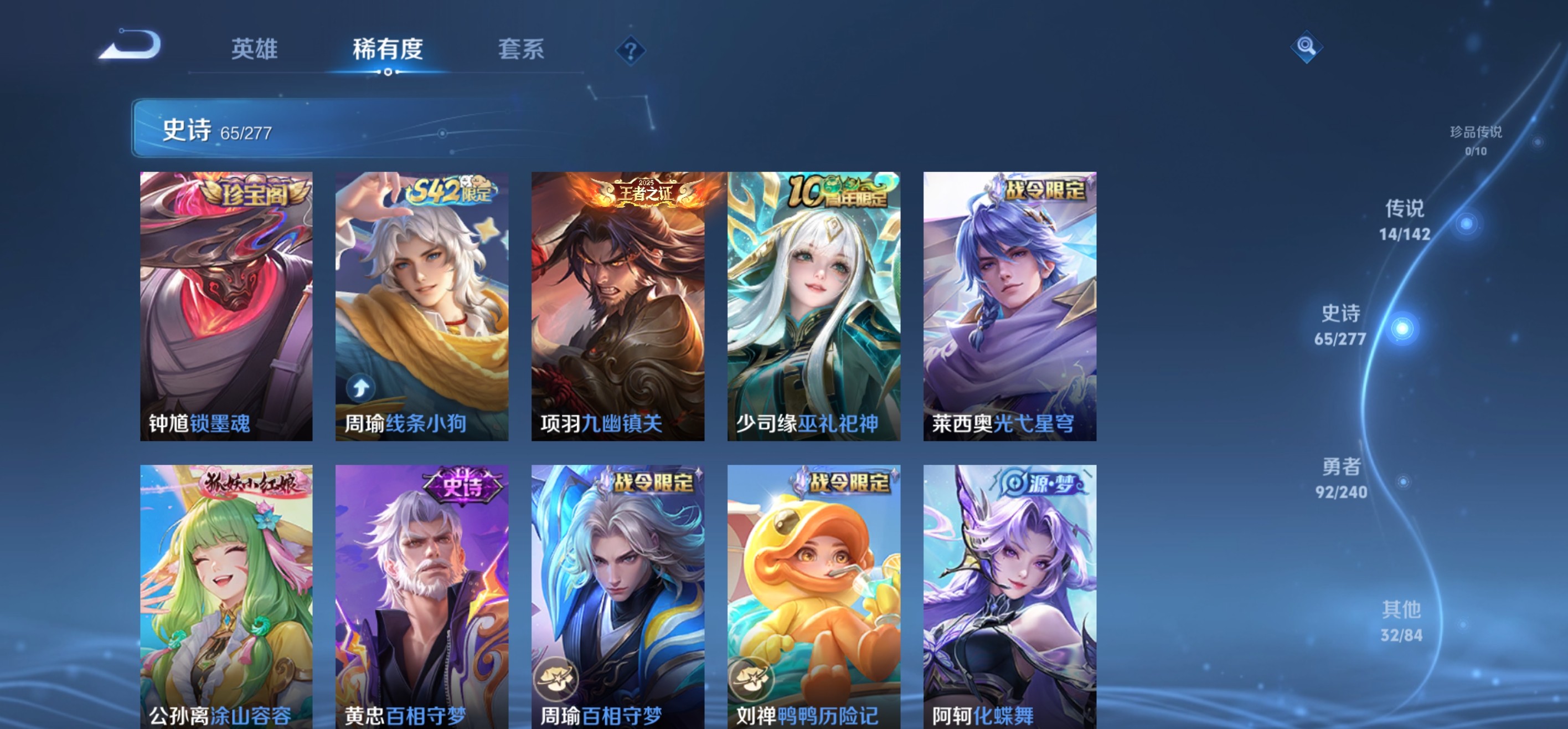Image resolution: width=1568 pixels, height=729 pixels.
Task: Click the S42限定 badge on 周瑜线条小狗 card
Action: (452, 191)
